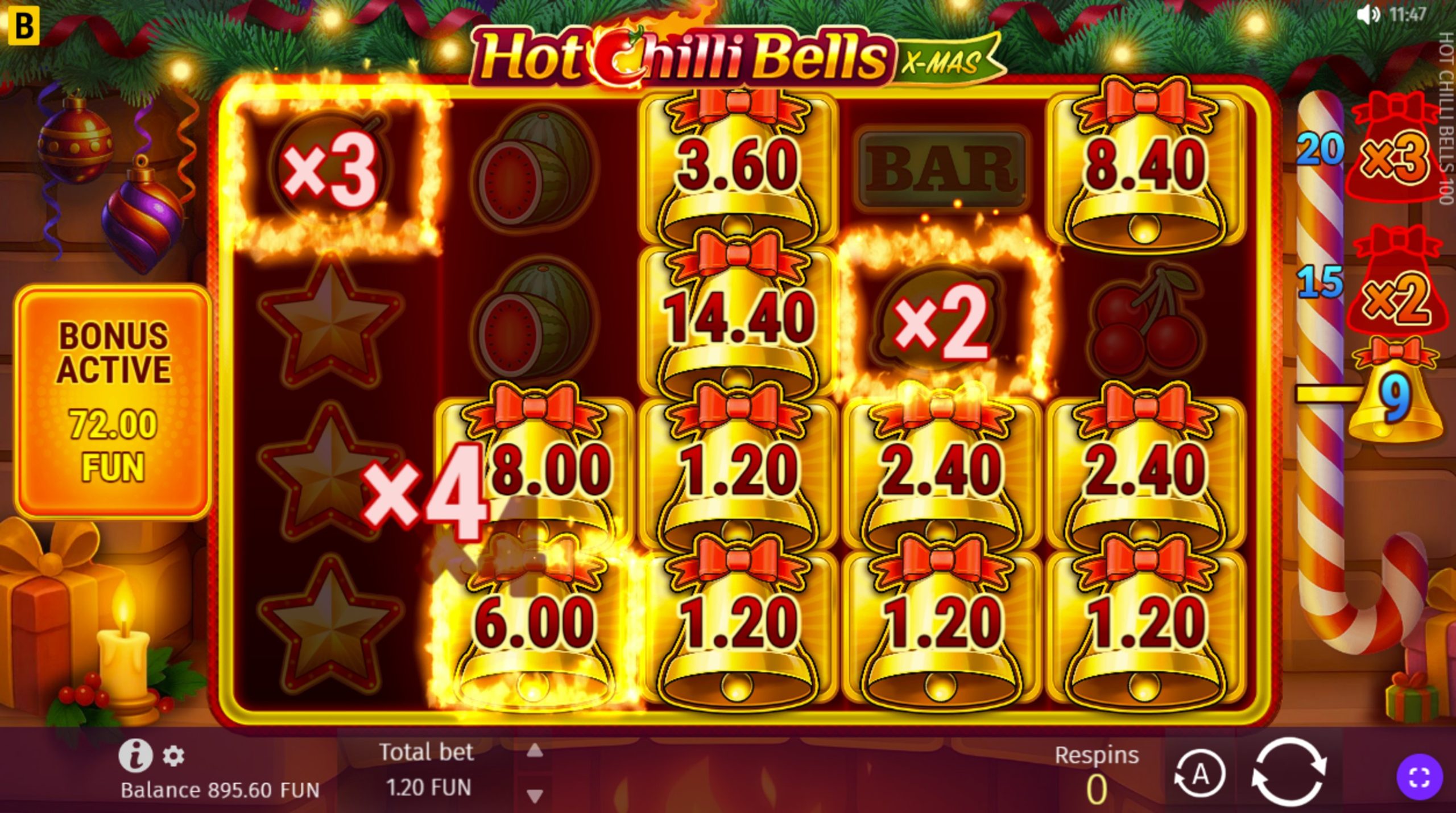Viewport: 1456px width, 813px height.
Task: Open the game settings gear
Action: [173, 757]
